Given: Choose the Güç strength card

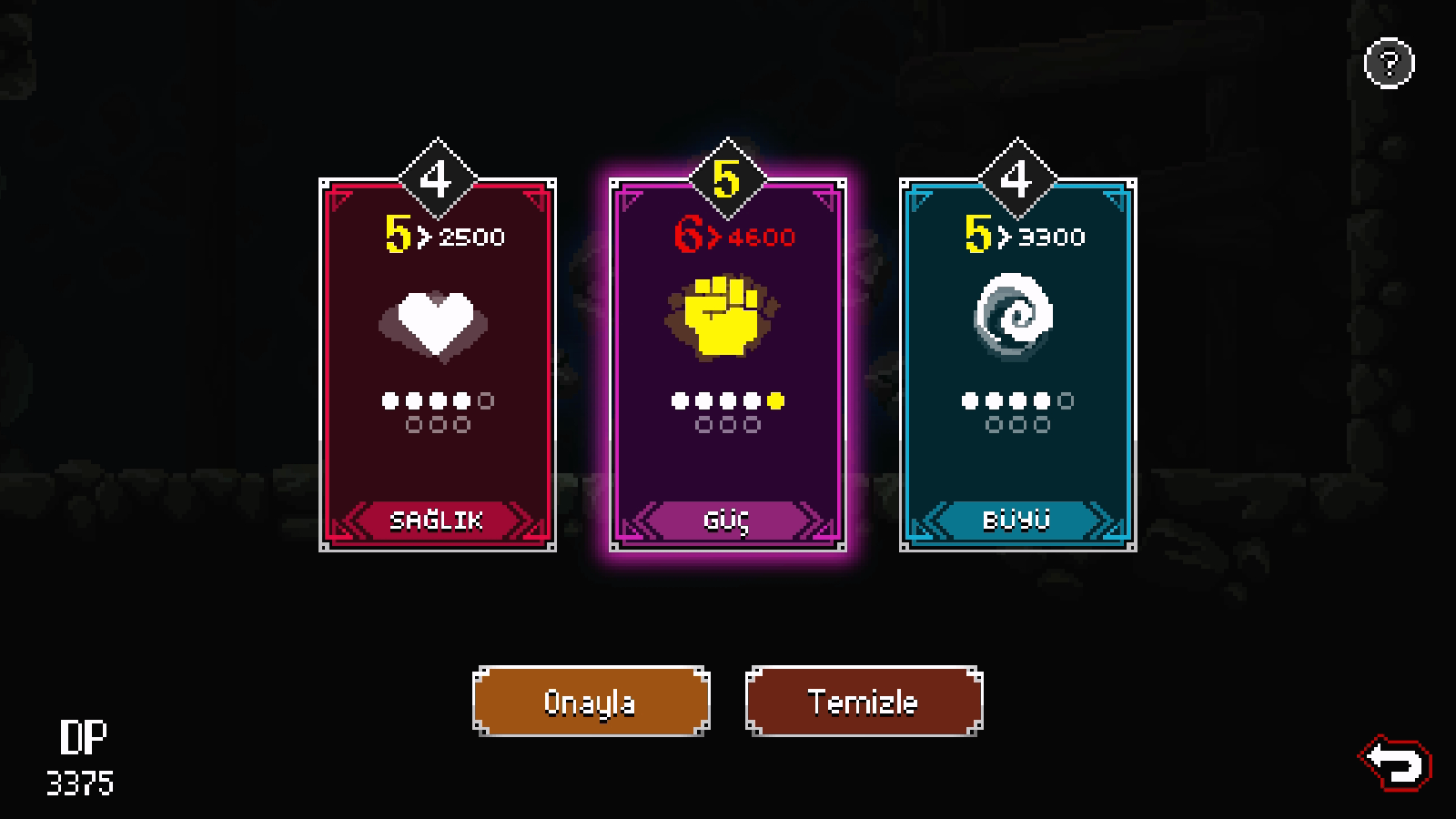Looking at the screenshot, I should pyautogui.click(x=727, y=364).
